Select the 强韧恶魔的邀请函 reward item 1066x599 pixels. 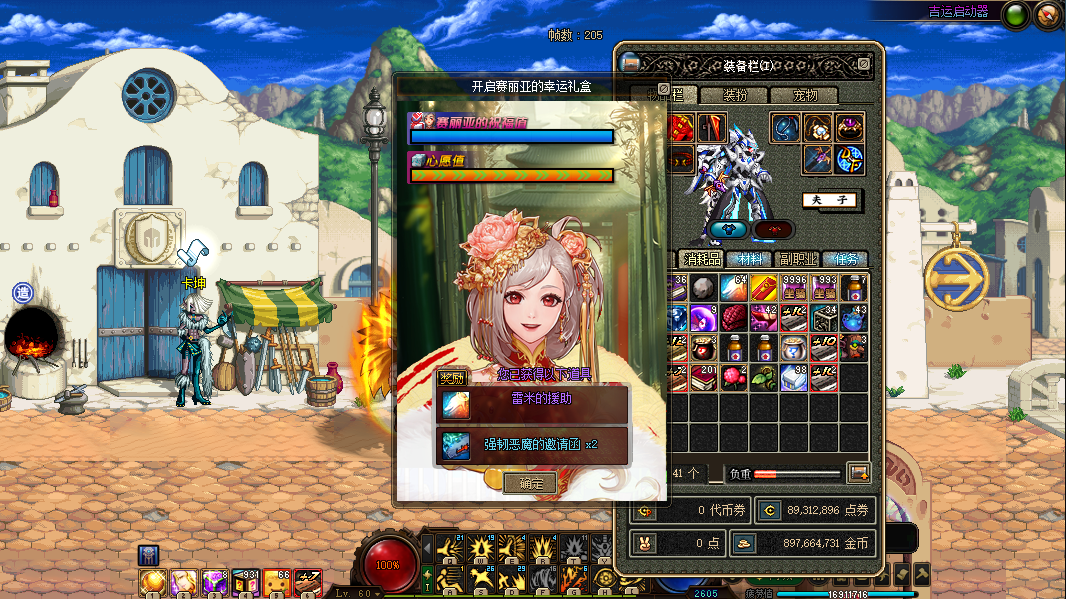tap(533, 445)
